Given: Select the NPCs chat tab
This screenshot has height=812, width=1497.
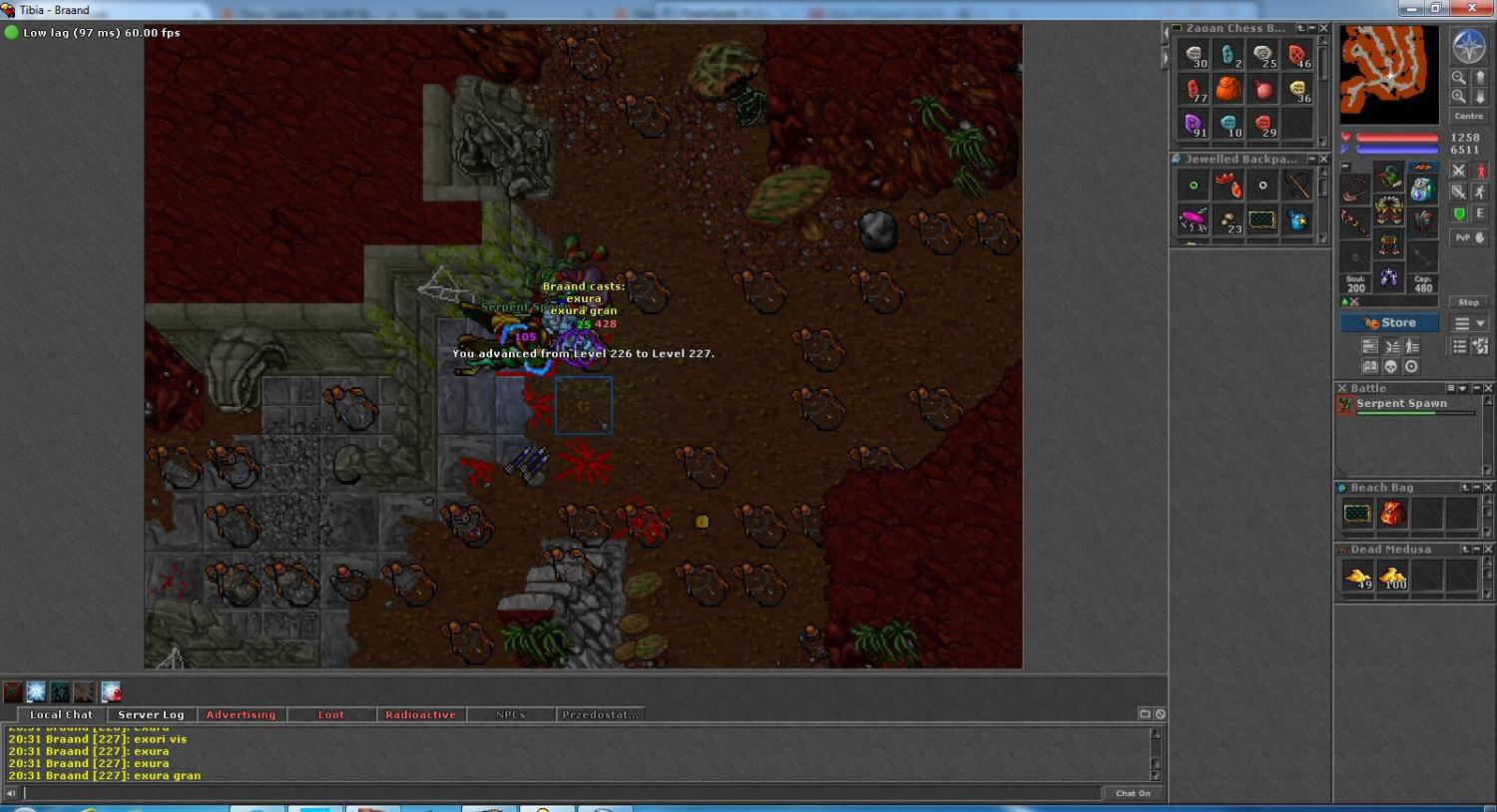Looking at the screenshot, I should (x=510, y=714).
